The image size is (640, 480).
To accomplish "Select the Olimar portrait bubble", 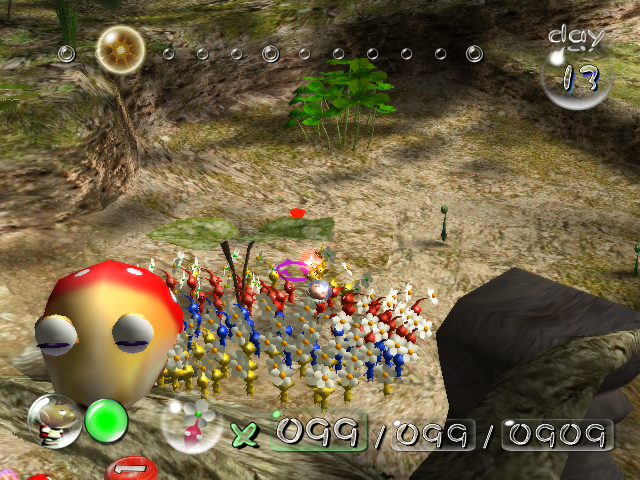I will click(54, 421).
